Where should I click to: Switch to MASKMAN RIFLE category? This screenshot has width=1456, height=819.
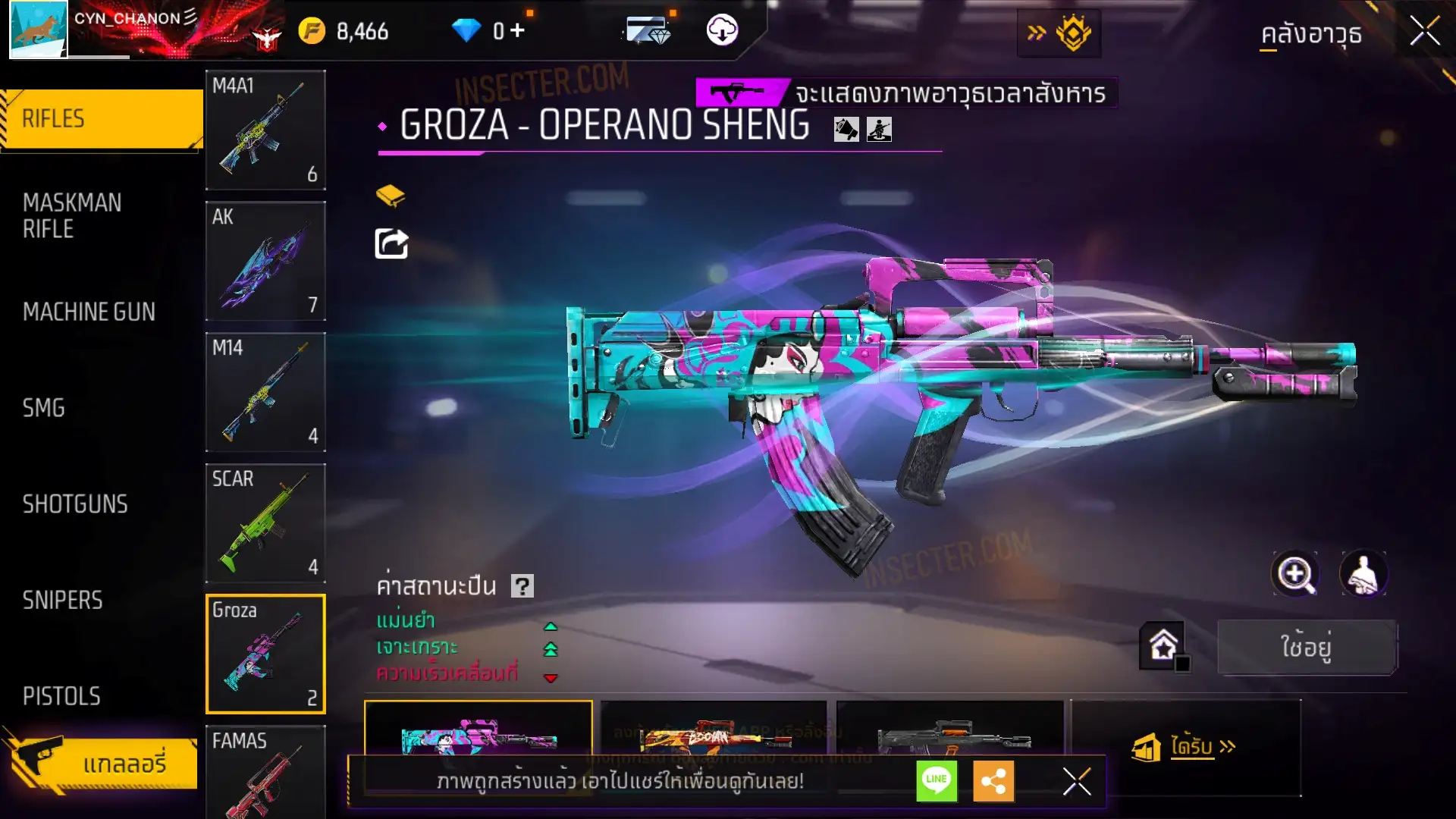[72, 215]
